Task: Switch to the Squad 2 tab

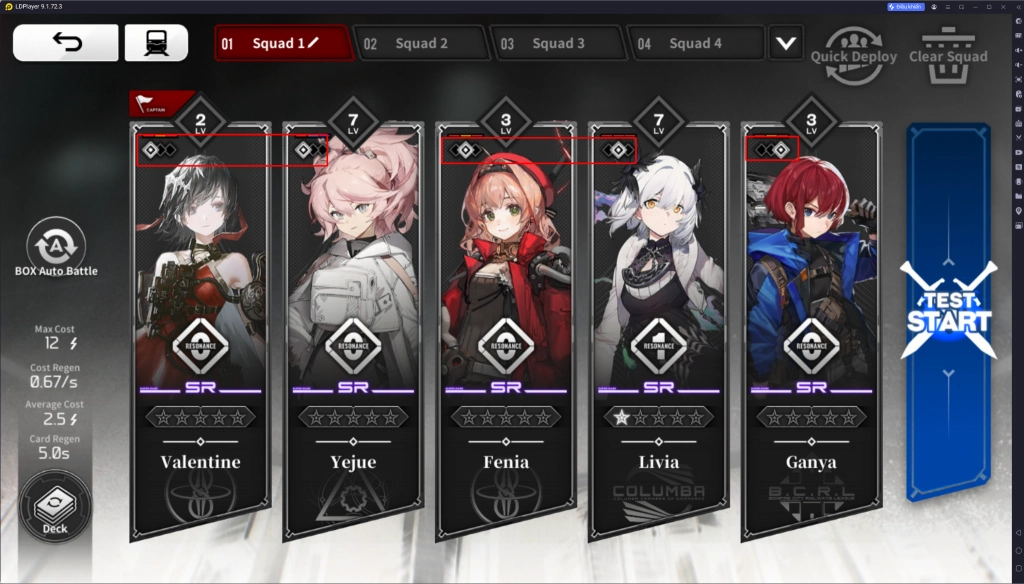Action: [x=420, y=44]
